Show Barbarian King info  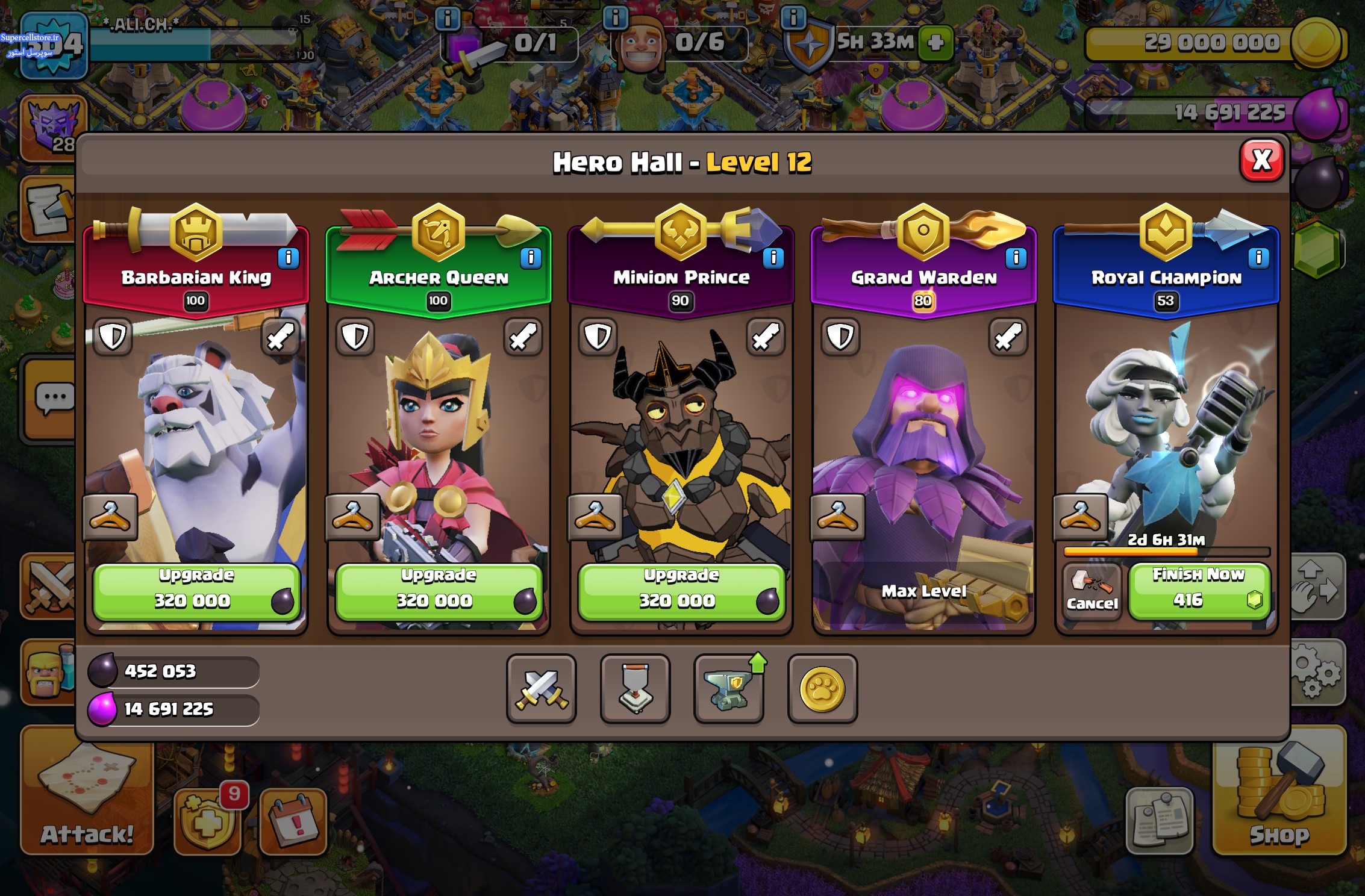pos(288,258)
